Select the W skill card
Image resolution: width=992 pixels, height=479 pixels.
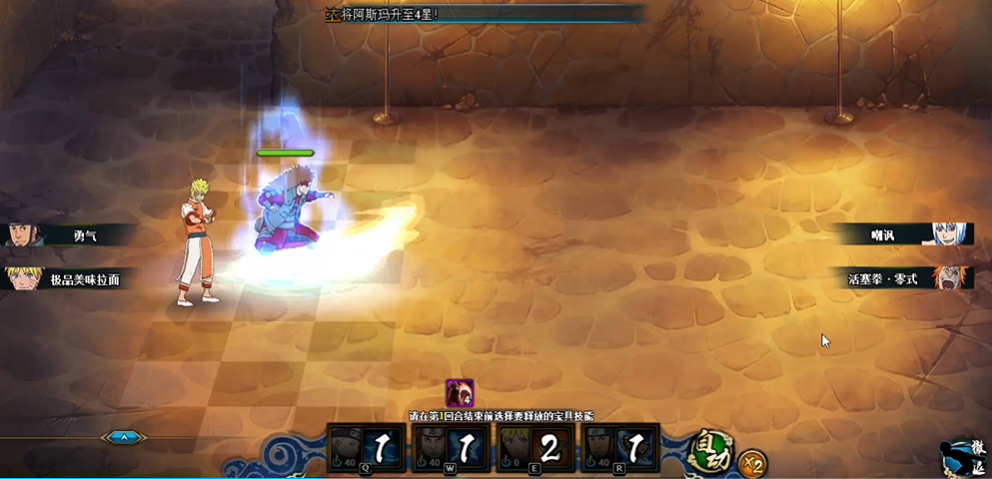(450, 447)
